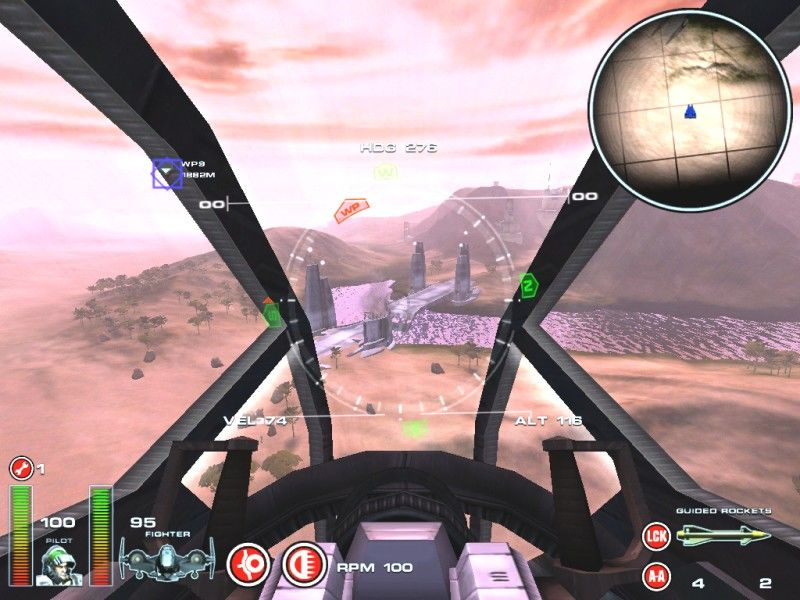Toggle the red LCK lock indicator
This screenshot has width=800, height=600.
(655, 536)
